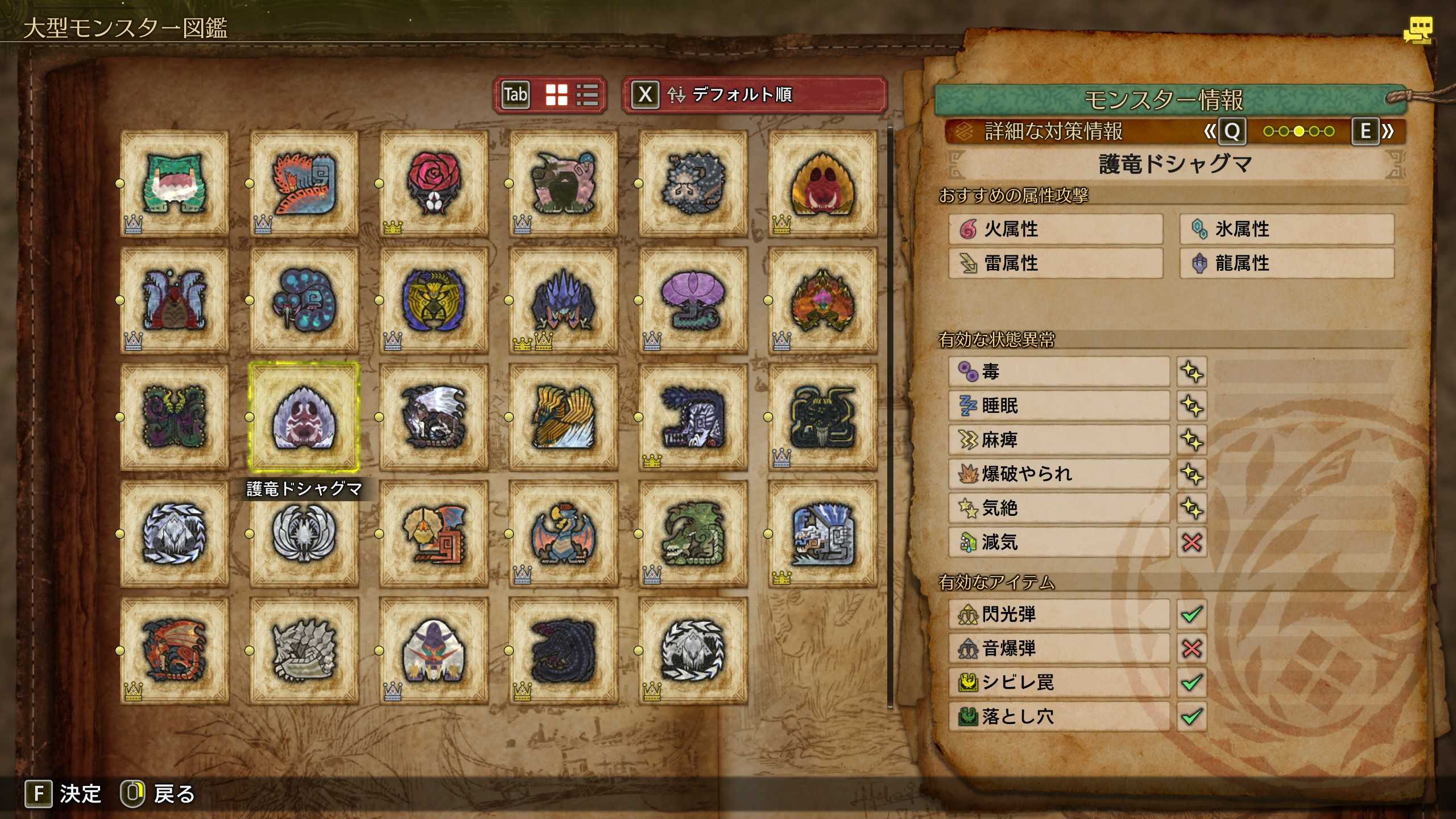The image size is (1456, 819).
Task: Choose the green Rathian-like dragon tile
Action: [693, 533]
